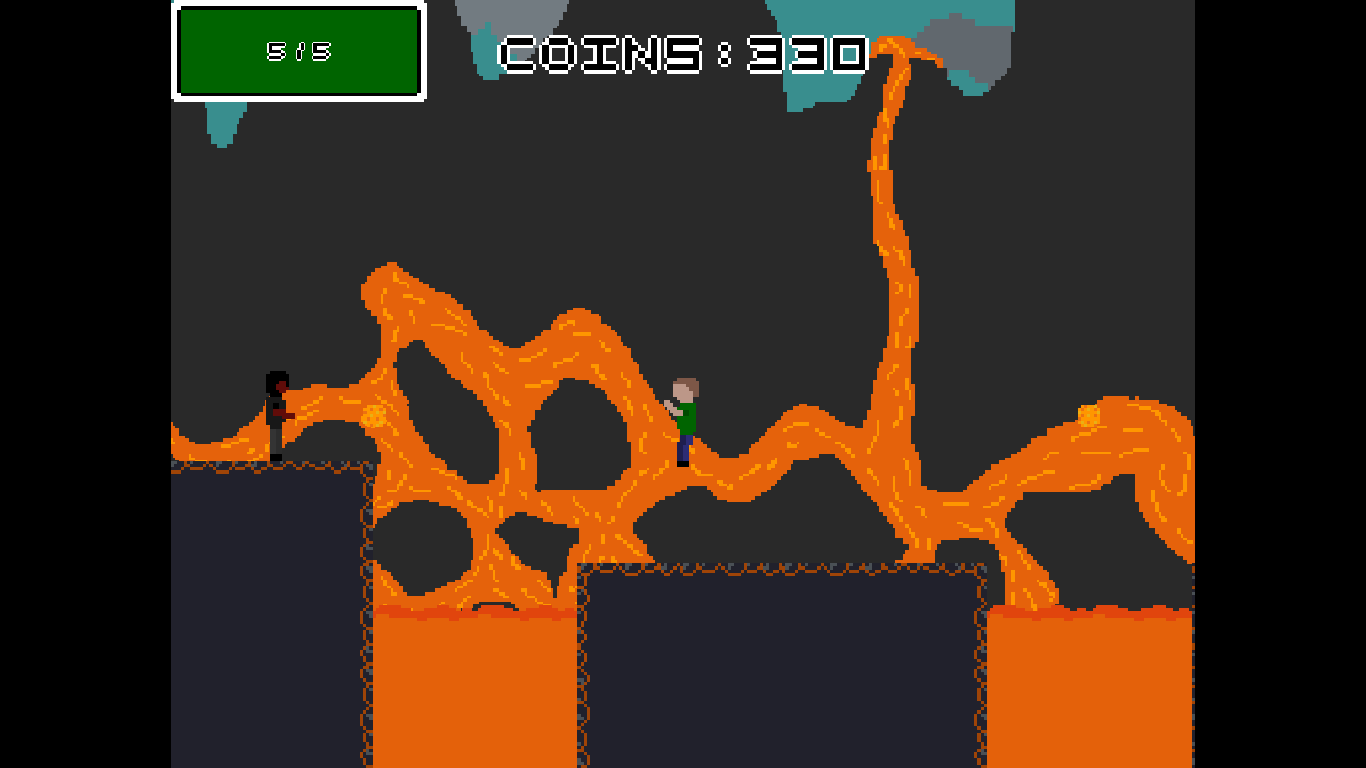Select the player character in the green shirt

point(684,415)
